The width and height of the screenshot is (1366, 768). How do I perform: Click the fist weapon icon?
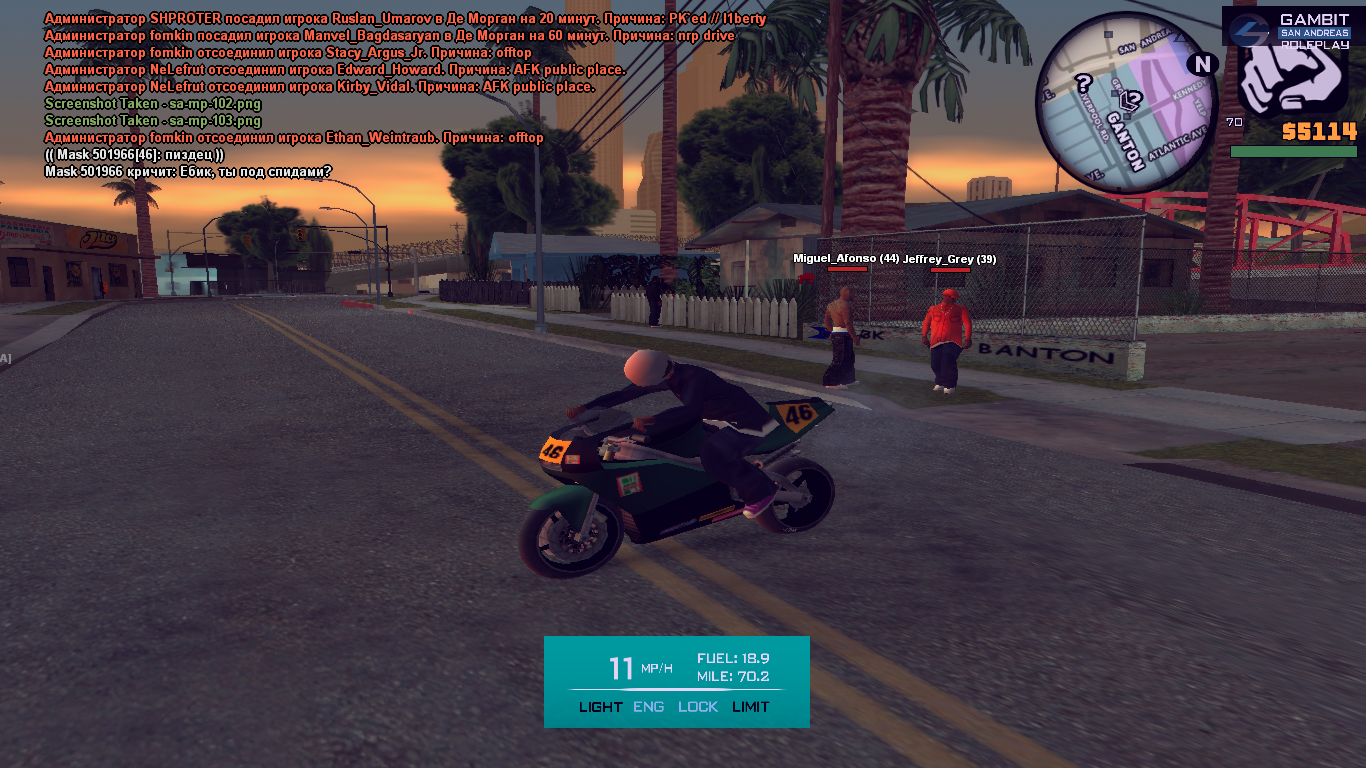tap(1291, 80)
